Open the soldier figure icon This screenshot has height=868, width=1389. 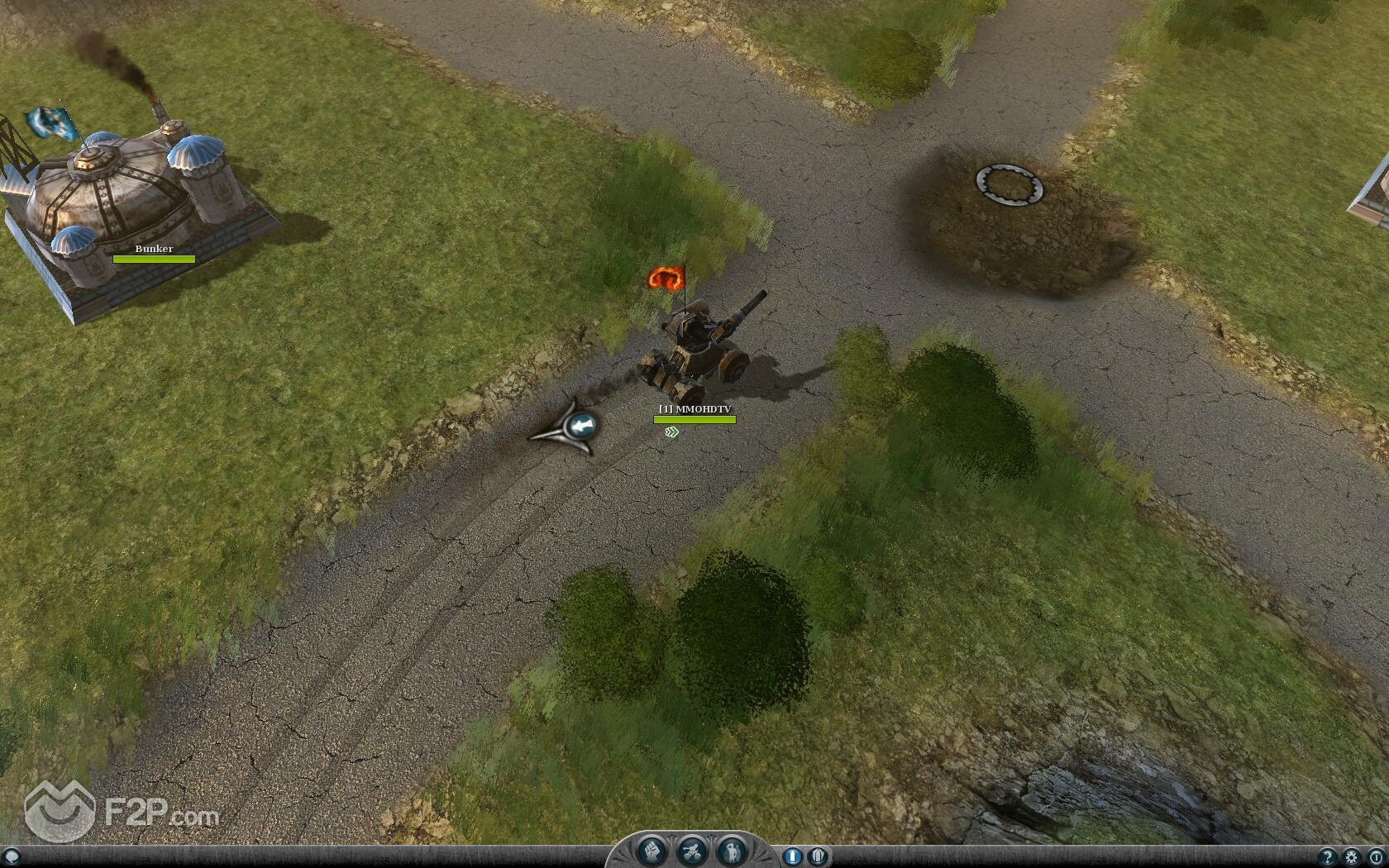point(731,851)
